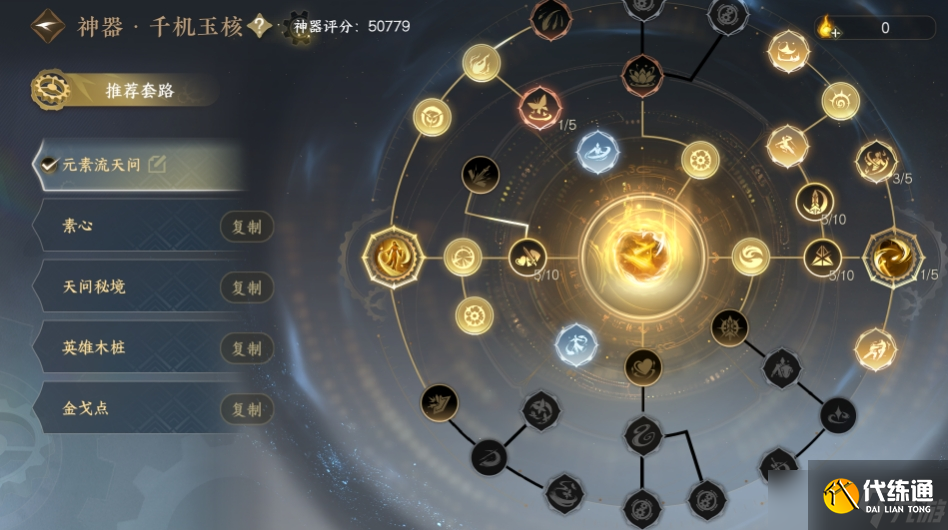This screenshot has height=530, width=948.
Task: Select the golden node marked 3/5
Action: point(877,160)
